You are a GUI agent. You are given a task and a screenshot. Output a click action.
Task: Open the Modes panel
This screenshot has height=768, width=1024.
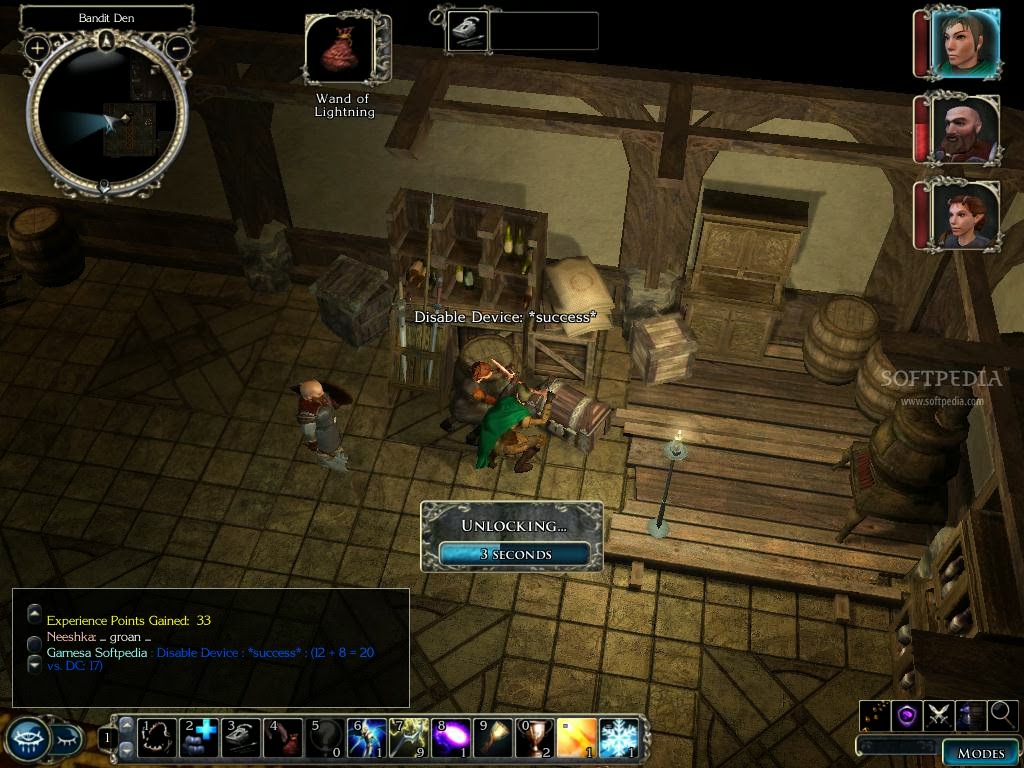point(980,753)
